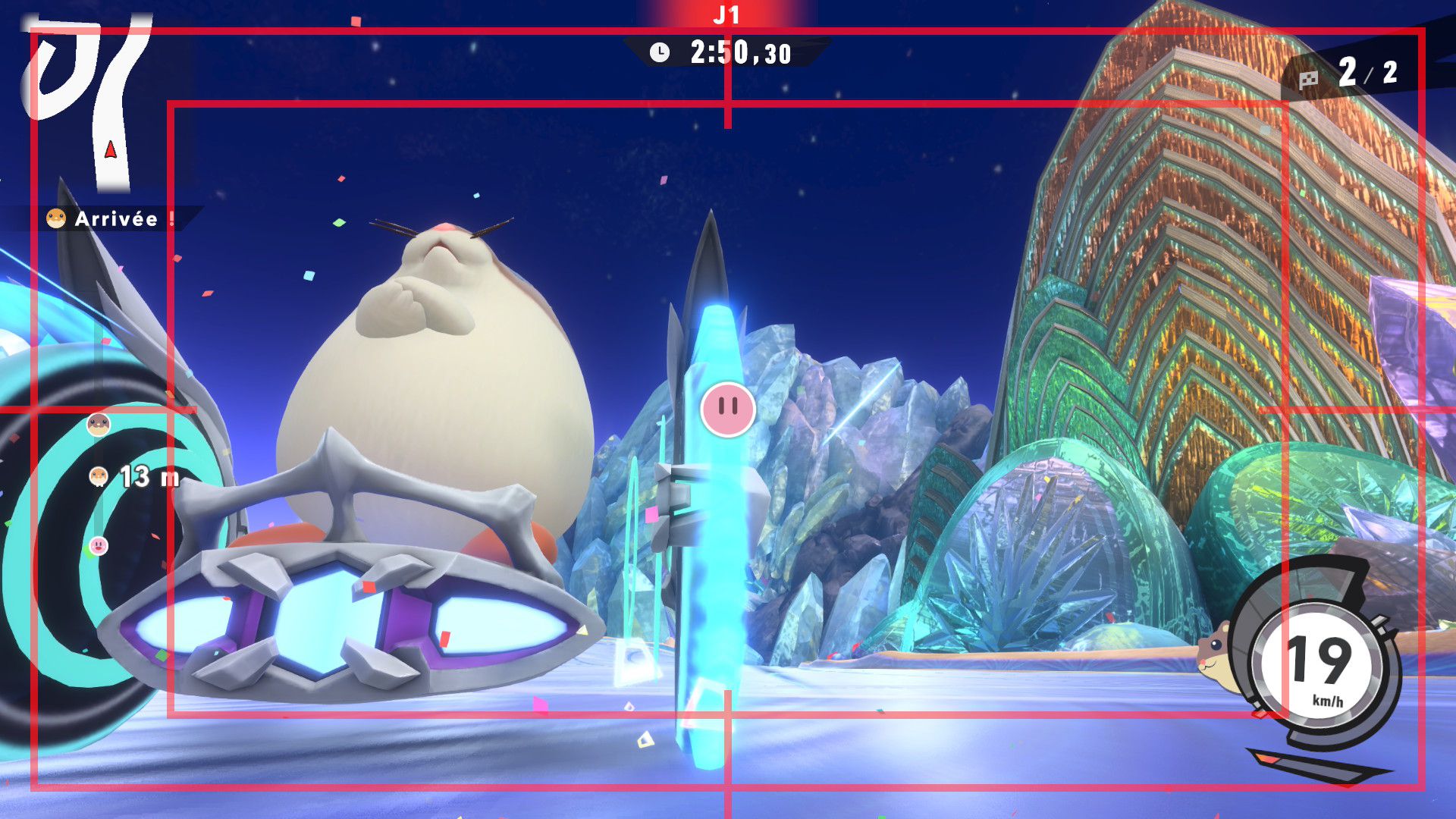Click the pink Kirby face marker
Image resolution: width=1456 pixels, height=819 pixels.
click(728, 409)
